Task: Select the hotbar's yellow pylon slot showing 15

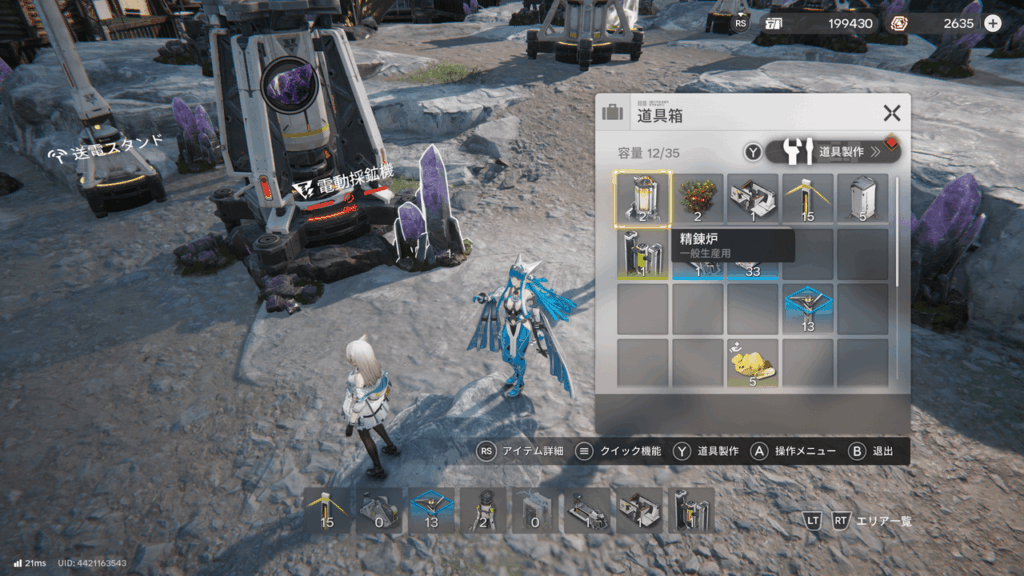Action: 327,510
